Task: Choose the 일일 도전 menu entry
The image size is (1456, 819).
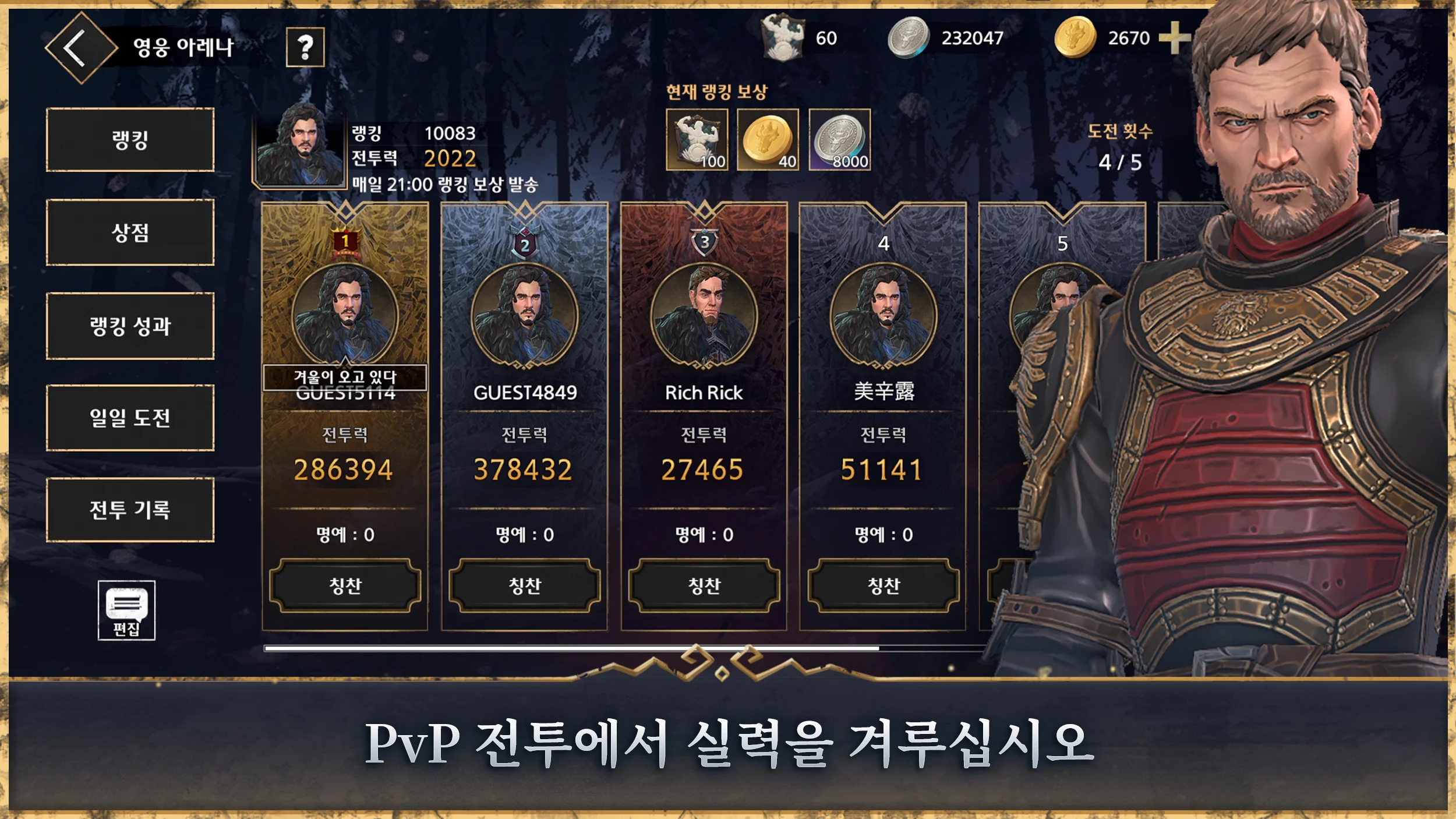Action: pos(130,418)
